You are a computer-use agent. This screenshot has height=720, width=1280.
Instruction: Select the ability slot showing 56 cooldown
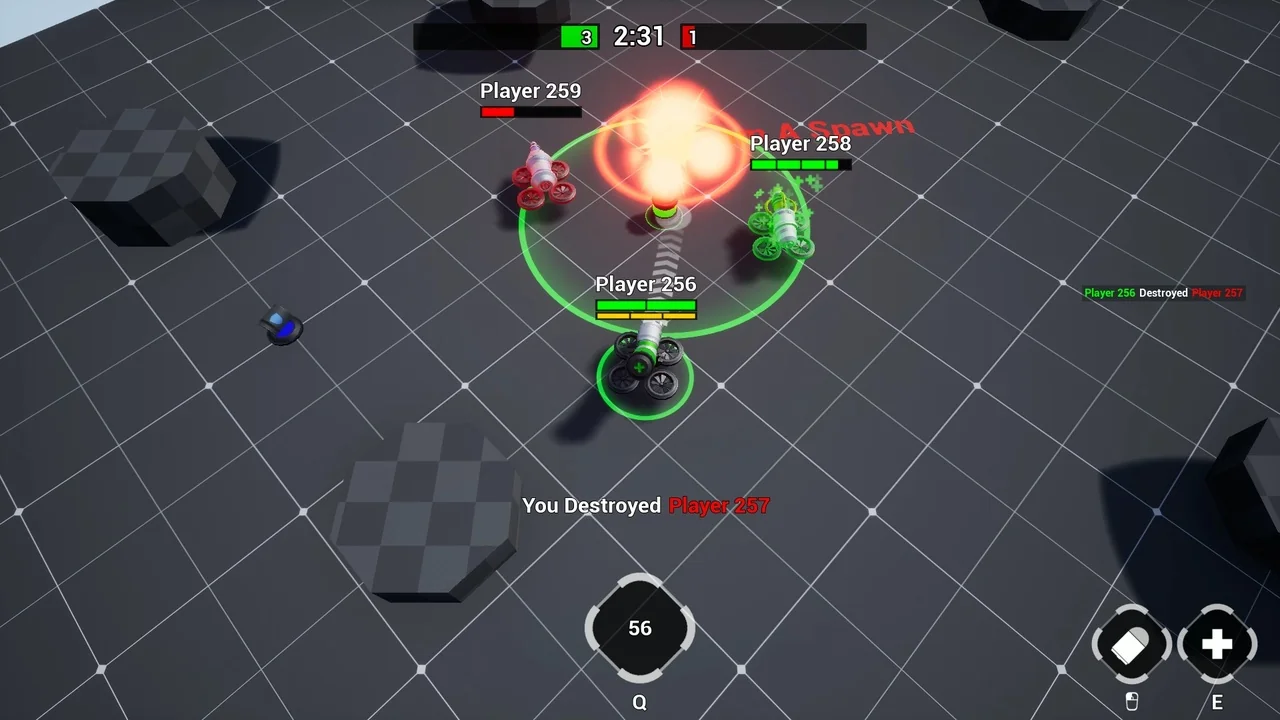[x=639, y=628]
